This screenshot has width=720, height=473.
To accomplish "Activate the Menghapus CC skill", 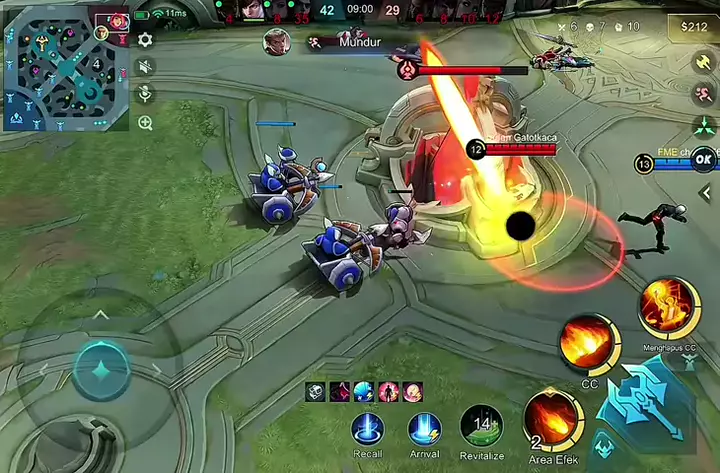I will [668, 308].
